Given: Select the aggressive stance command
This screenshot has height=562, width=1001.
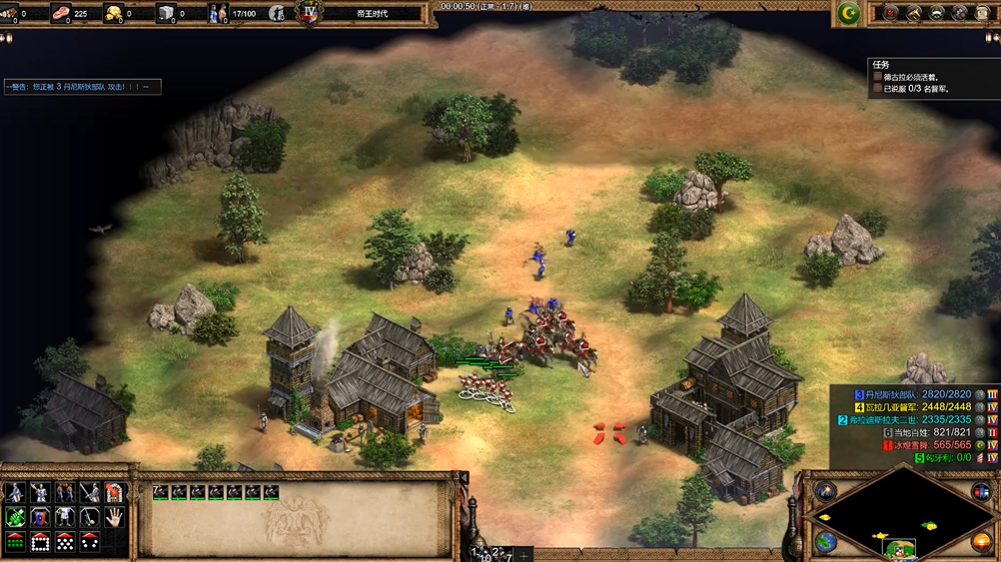Looking at the screenshot, I should coord(15,492).
